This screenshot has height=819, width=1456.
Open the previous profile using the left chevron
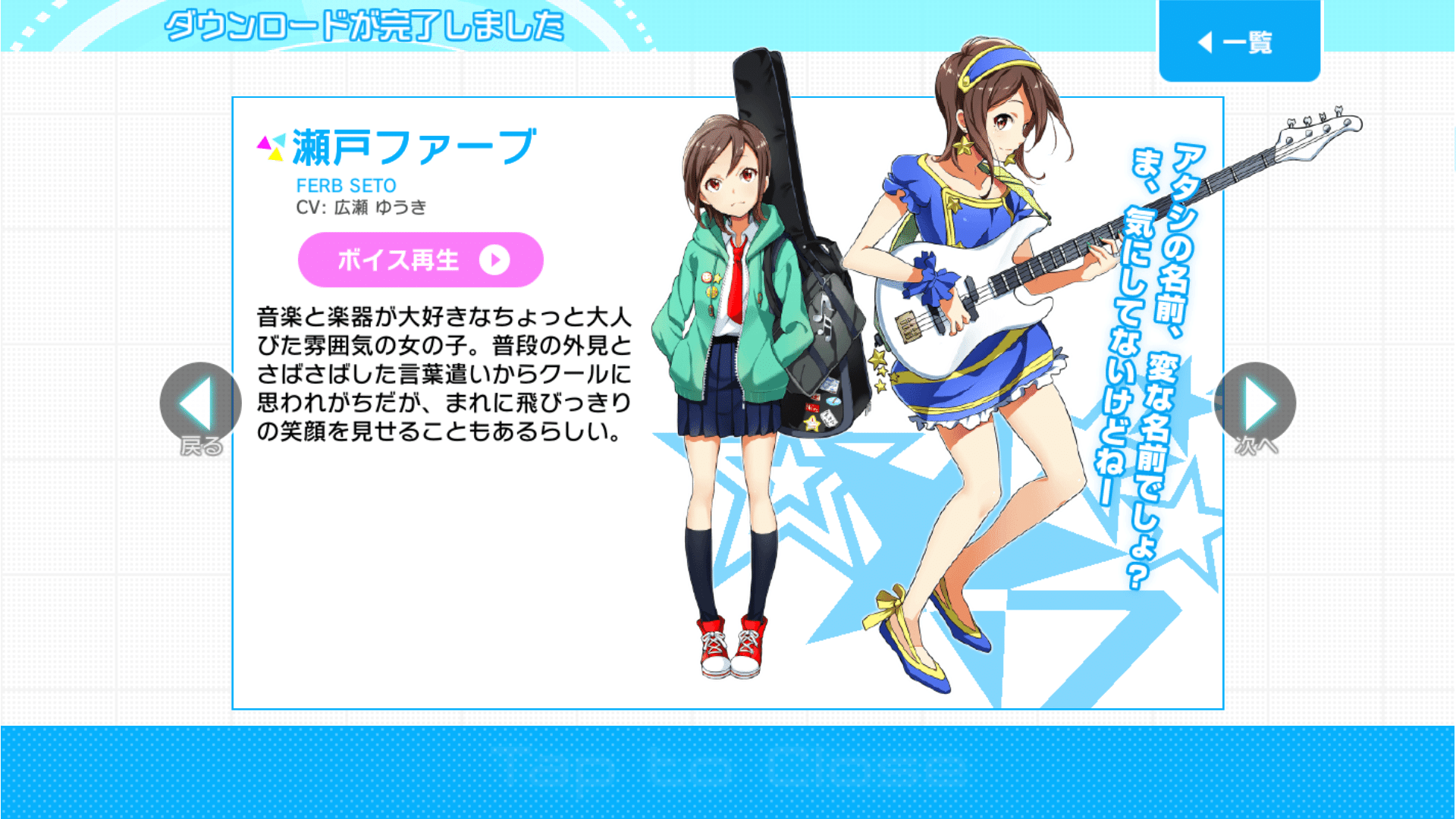199,403
